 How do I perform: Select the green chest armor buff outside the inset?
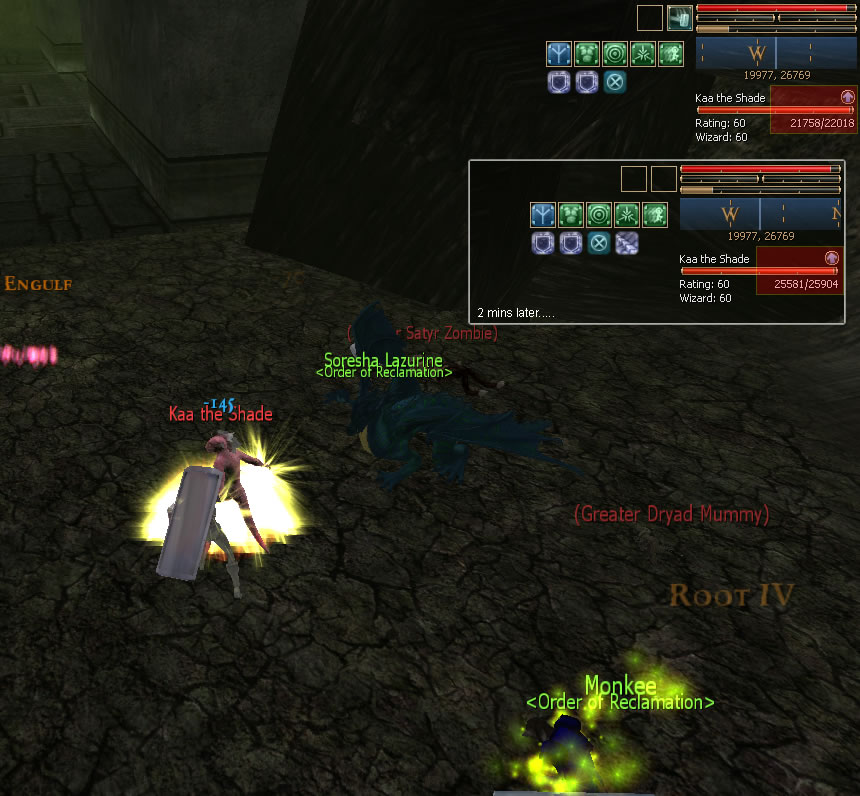click(587, 53)
